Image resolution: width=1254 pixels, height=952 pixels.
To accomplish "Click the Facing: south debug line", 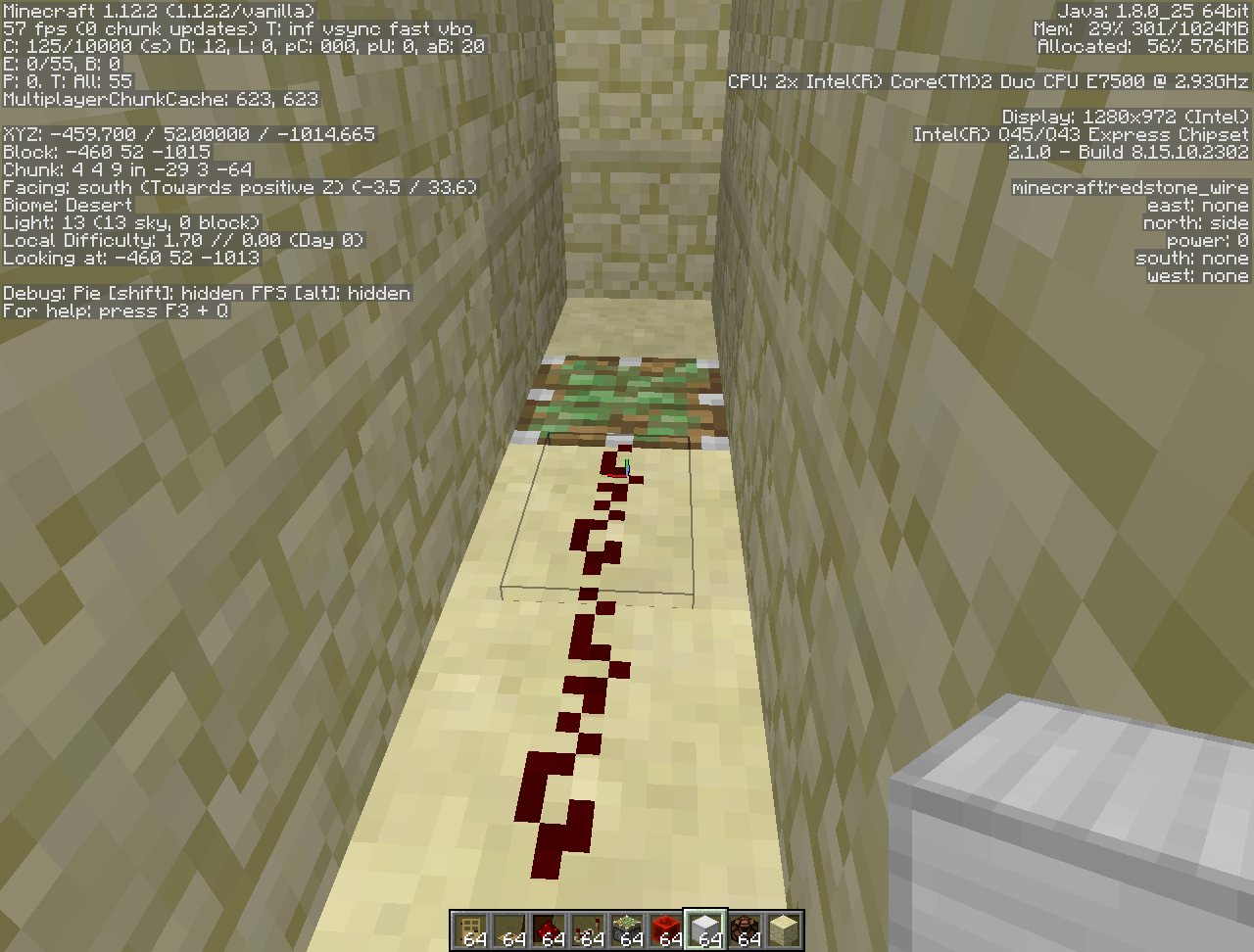I will pos(235,187).
